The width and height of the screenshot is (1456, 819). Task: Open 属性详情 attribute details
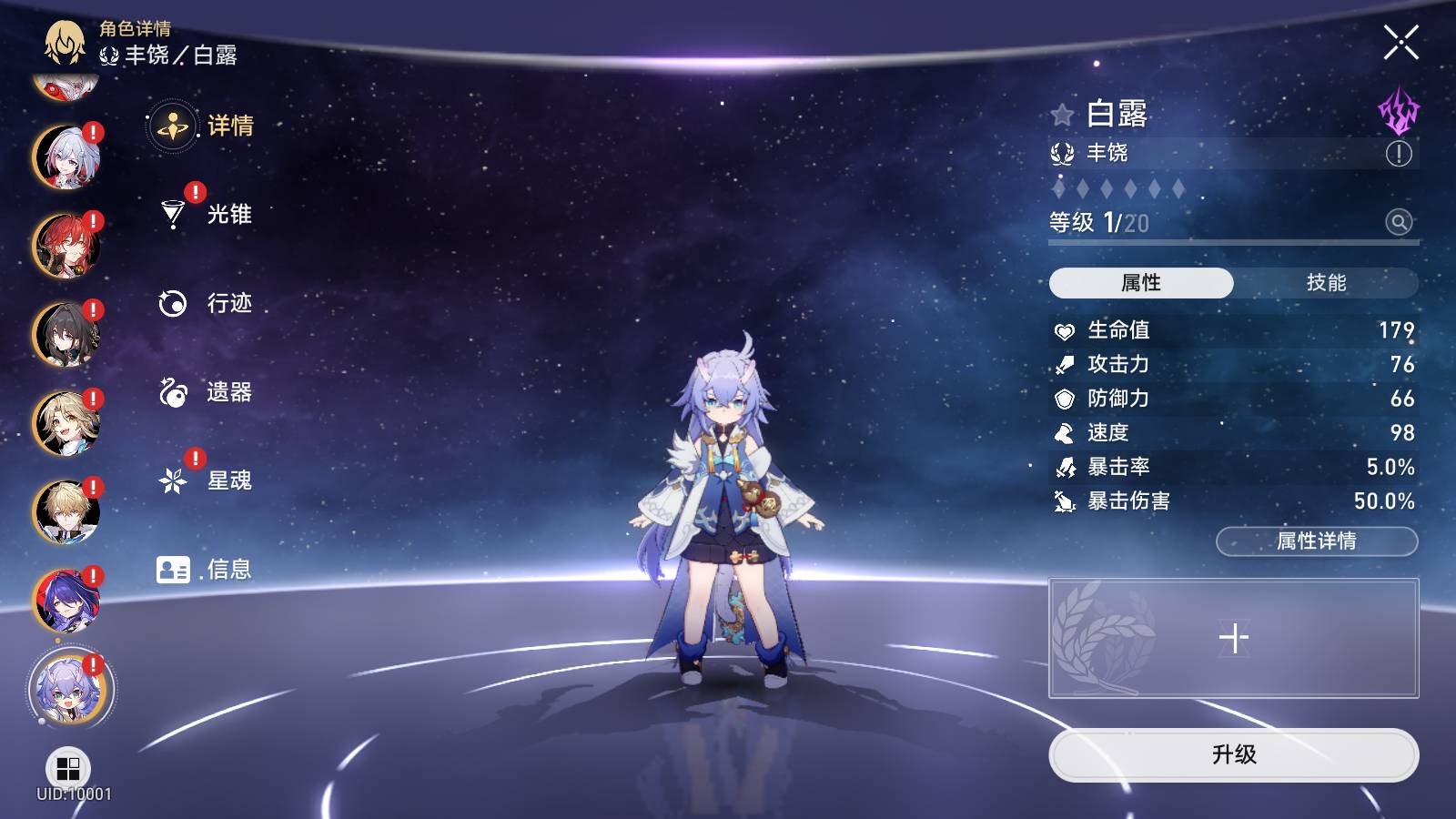1316,541
